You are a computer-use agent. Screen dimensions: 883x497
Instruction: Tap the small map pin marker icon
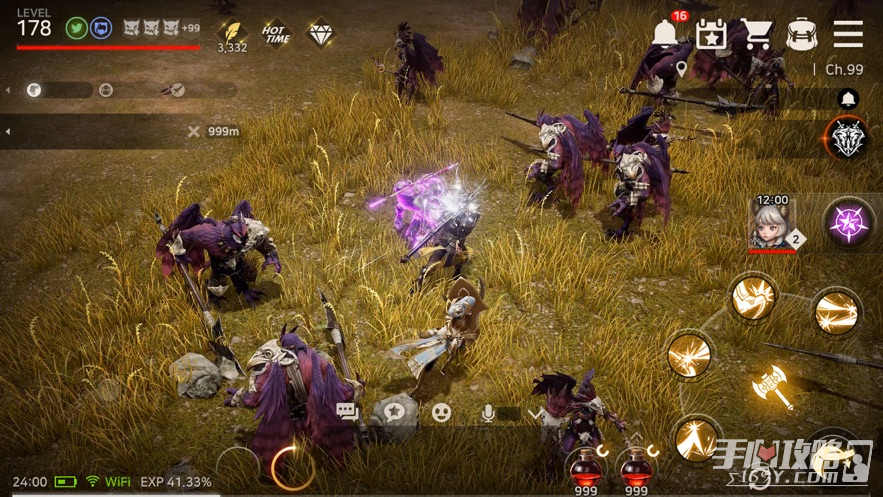coord(681,69)
